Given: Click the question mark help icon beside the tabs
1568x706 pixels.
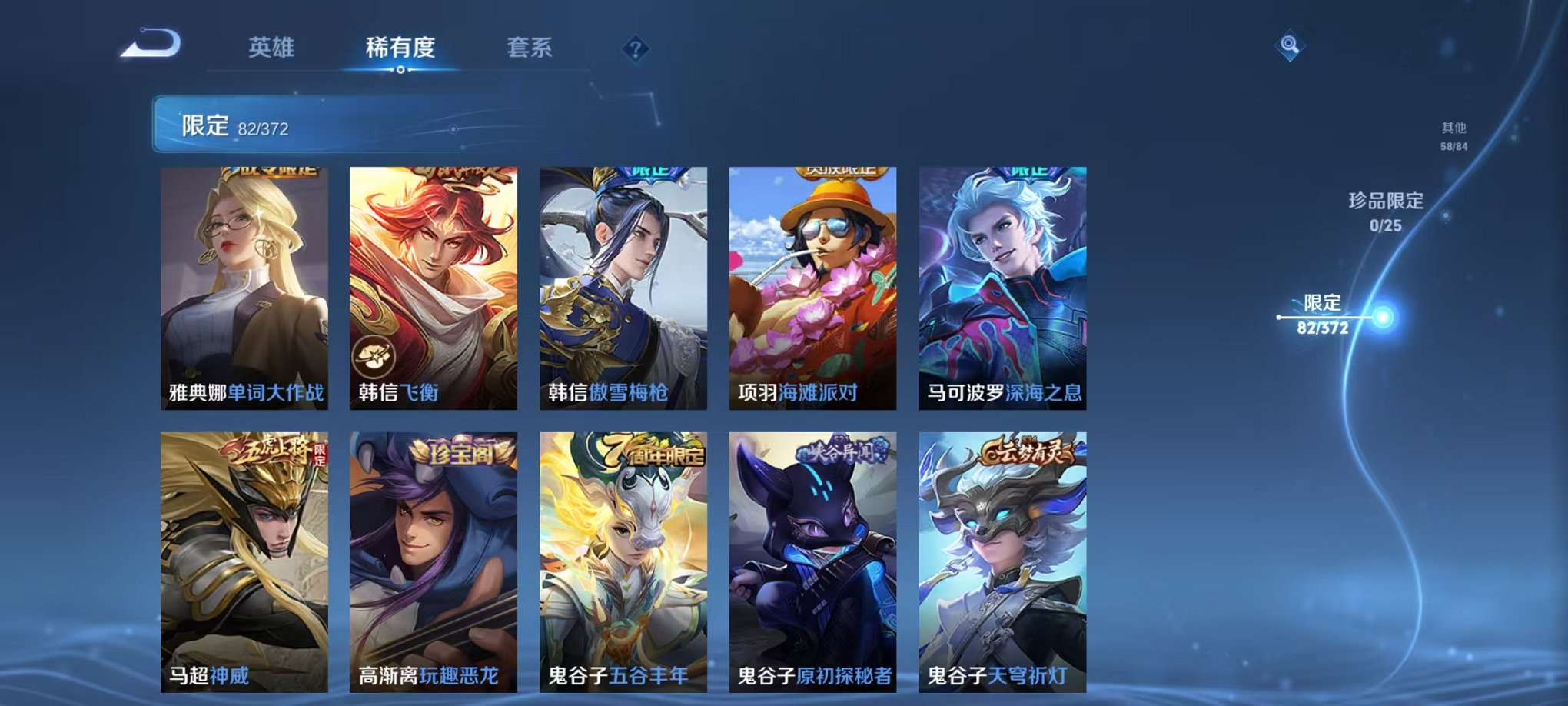Looking at the screenshot, I should (635, 48).
